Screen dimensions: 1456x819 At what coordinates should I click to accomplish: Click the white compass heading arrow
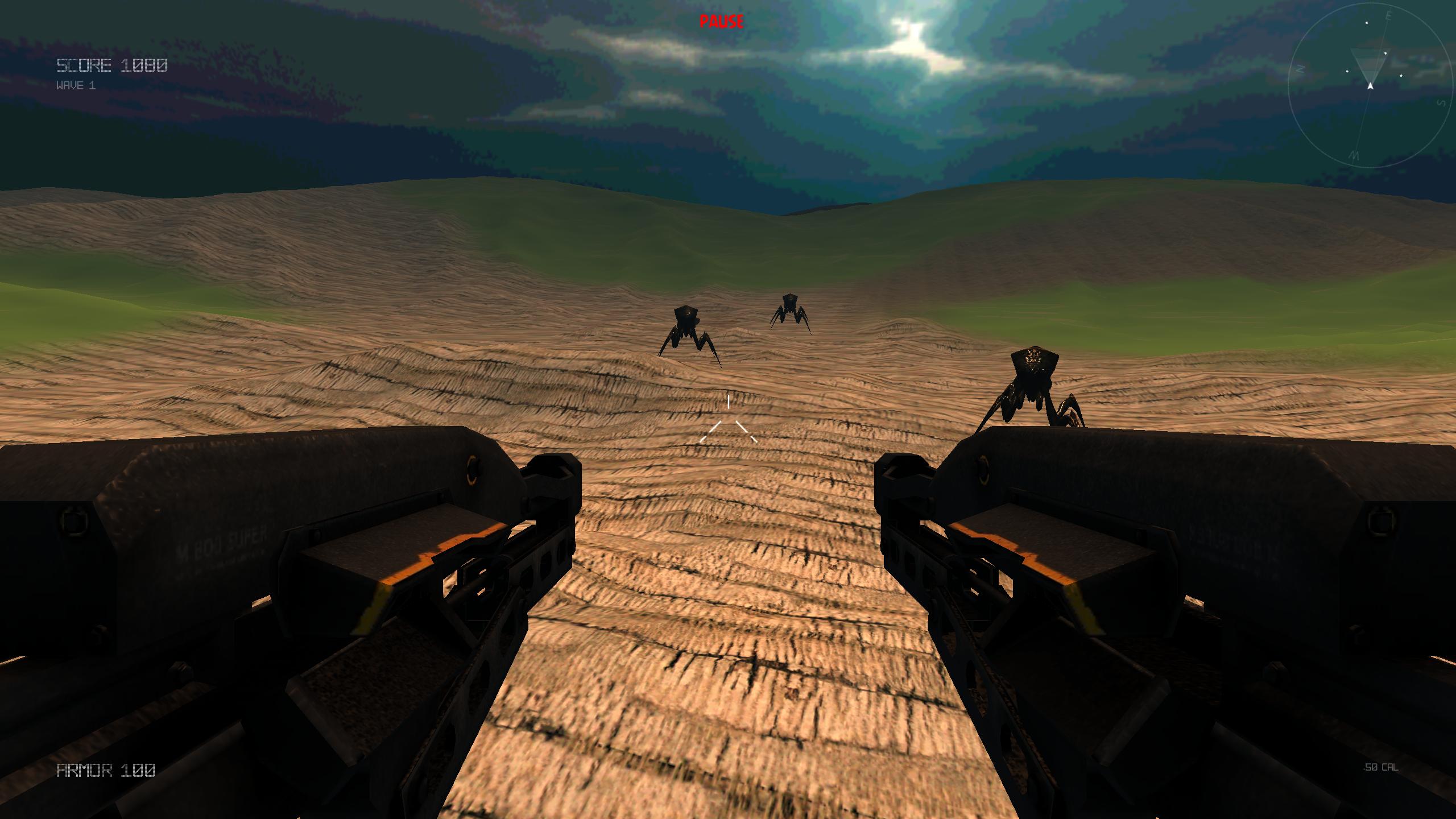pyautogui.click(x=1371, y=86)
